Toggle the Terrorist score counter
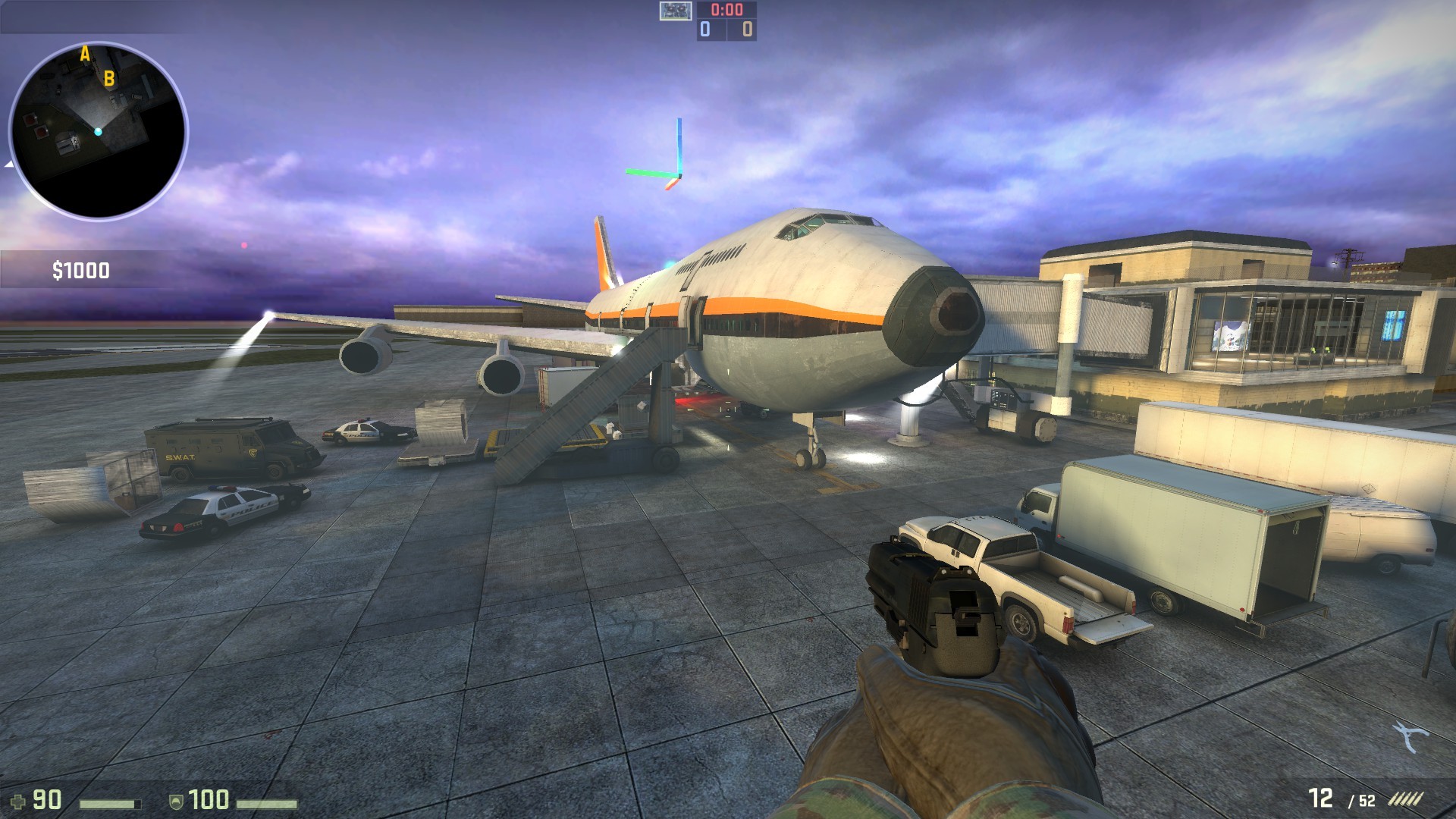Image resolution: width=1456 pixels, height=819 pixels. 746,30
